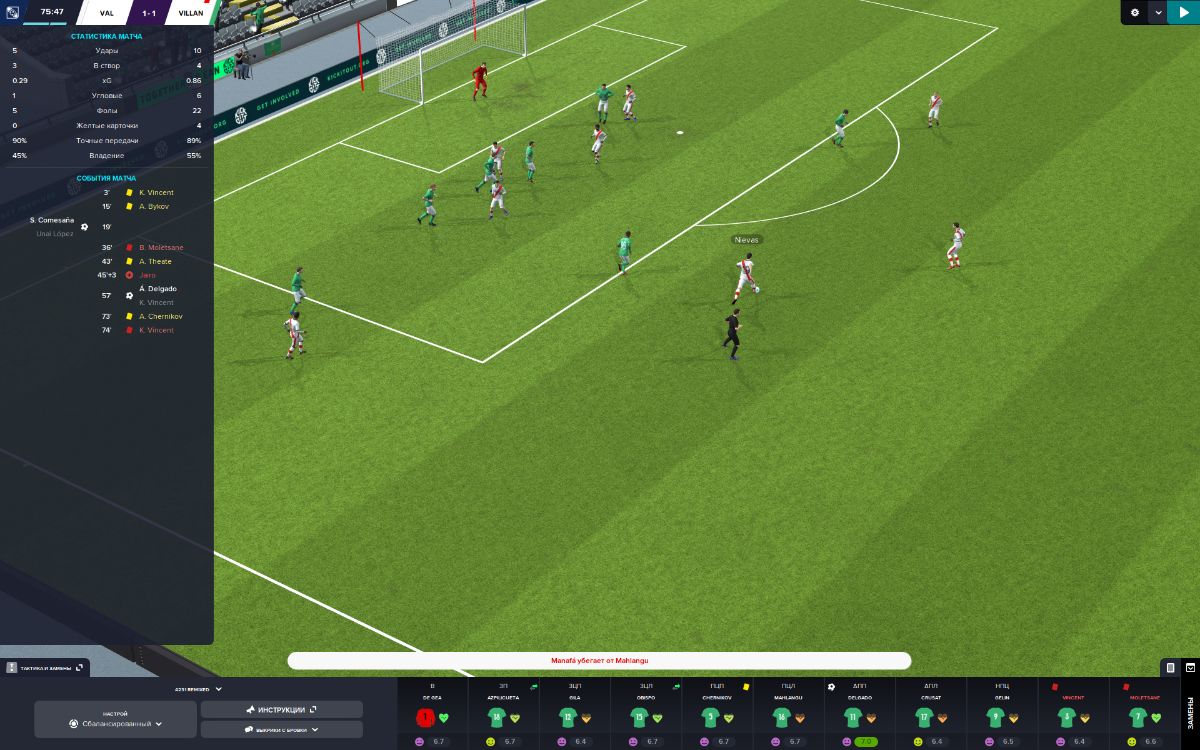This screenshot has height=750, width=1200.
Task: Click the tablet icon above Замены
Action: click(x=1170, y=667)
